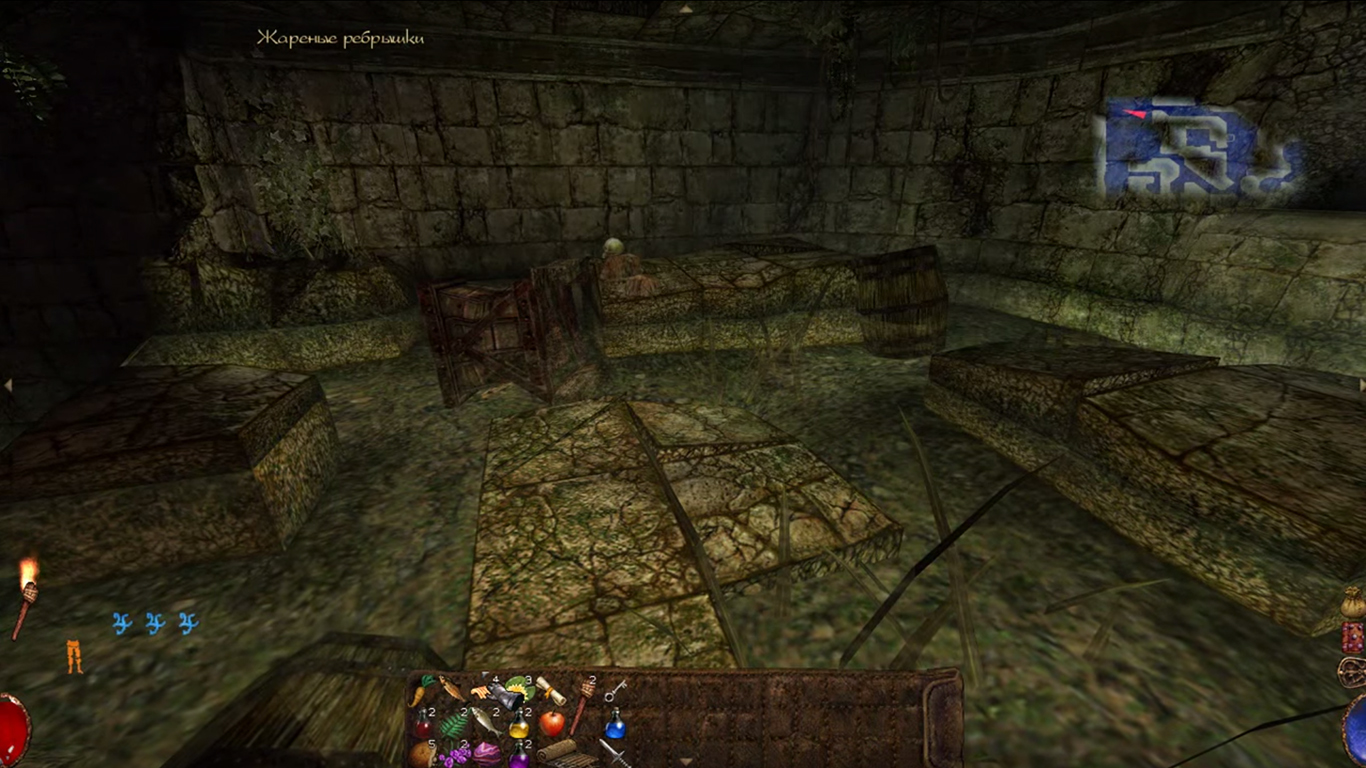Pick the rolled bedroll item

coord(556,751)
